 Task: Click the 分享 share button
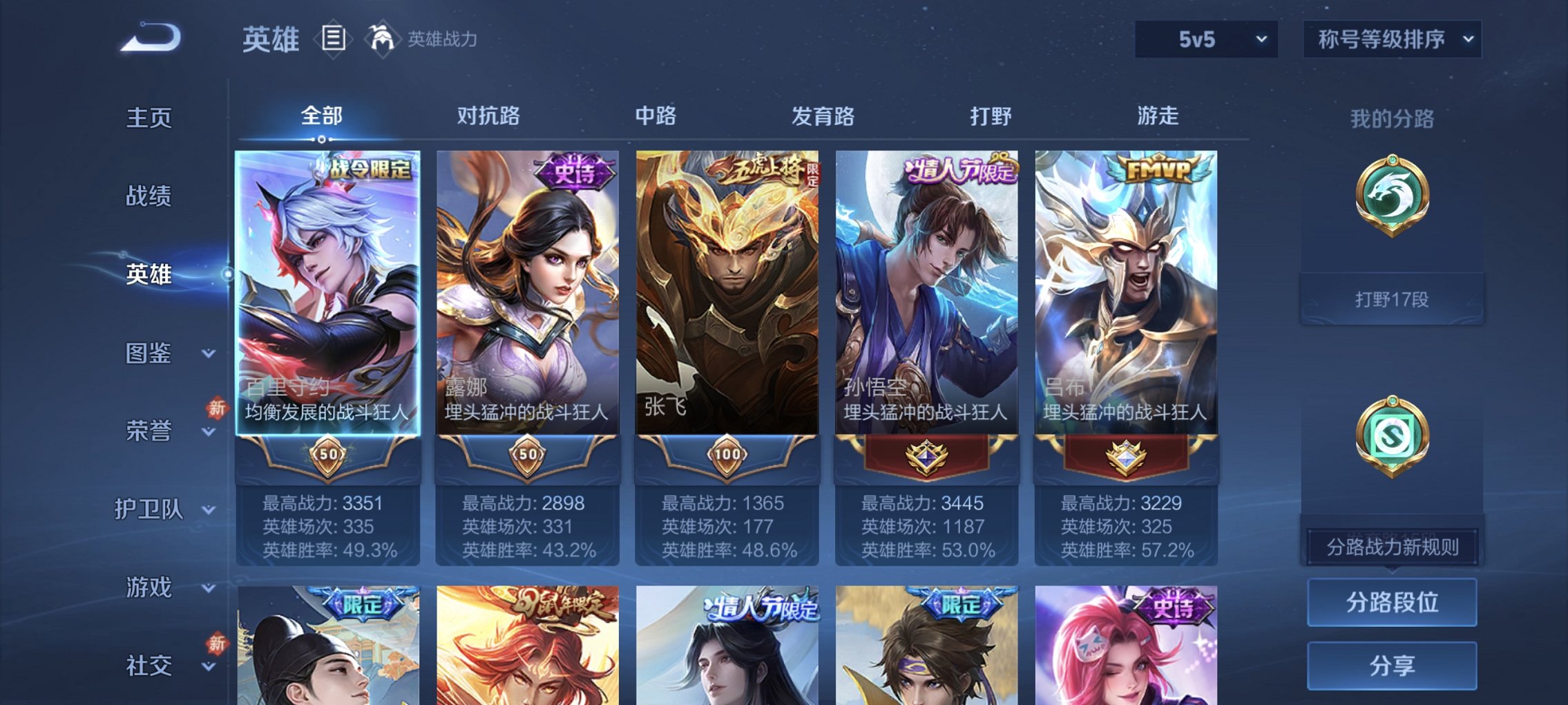[1391, 666]
